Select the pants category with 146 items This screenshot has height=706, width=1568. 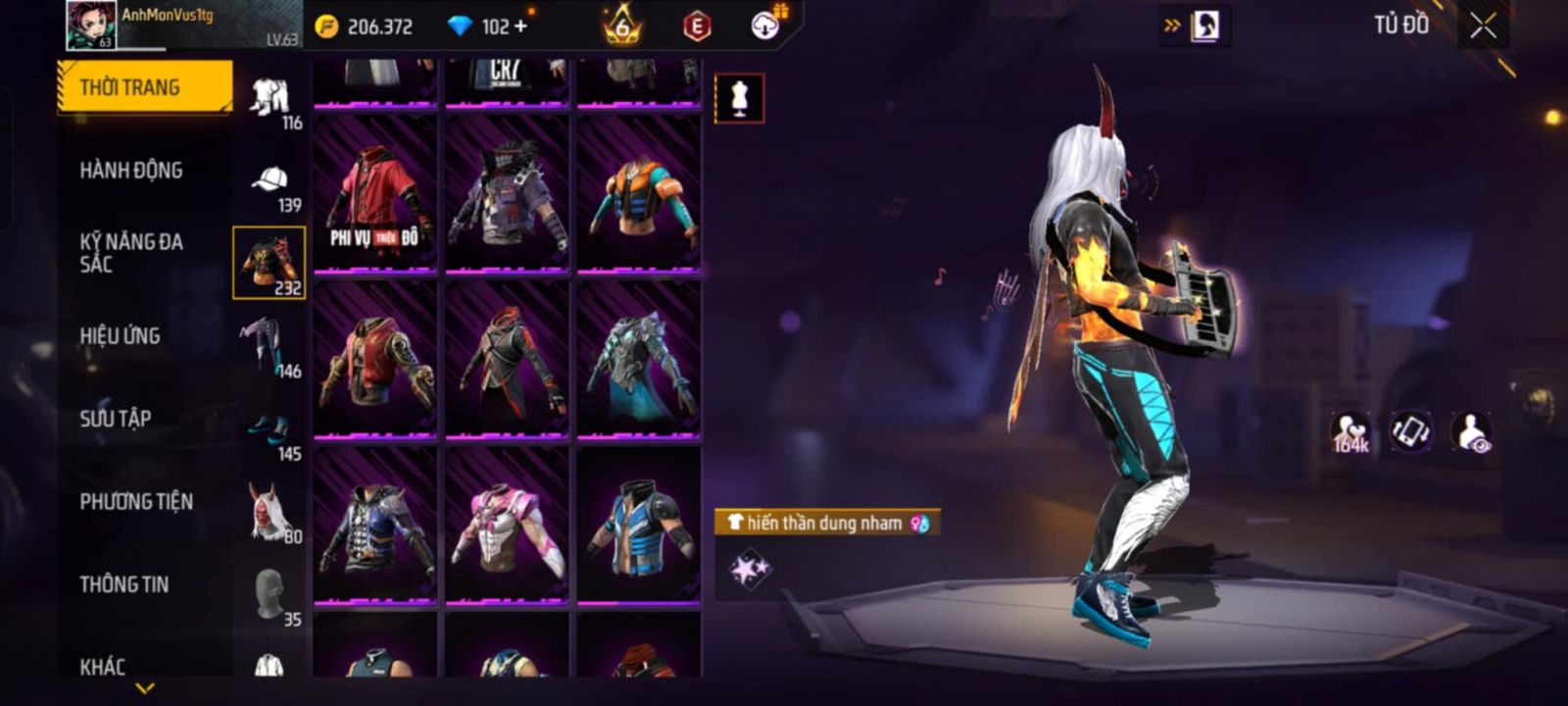269,347
